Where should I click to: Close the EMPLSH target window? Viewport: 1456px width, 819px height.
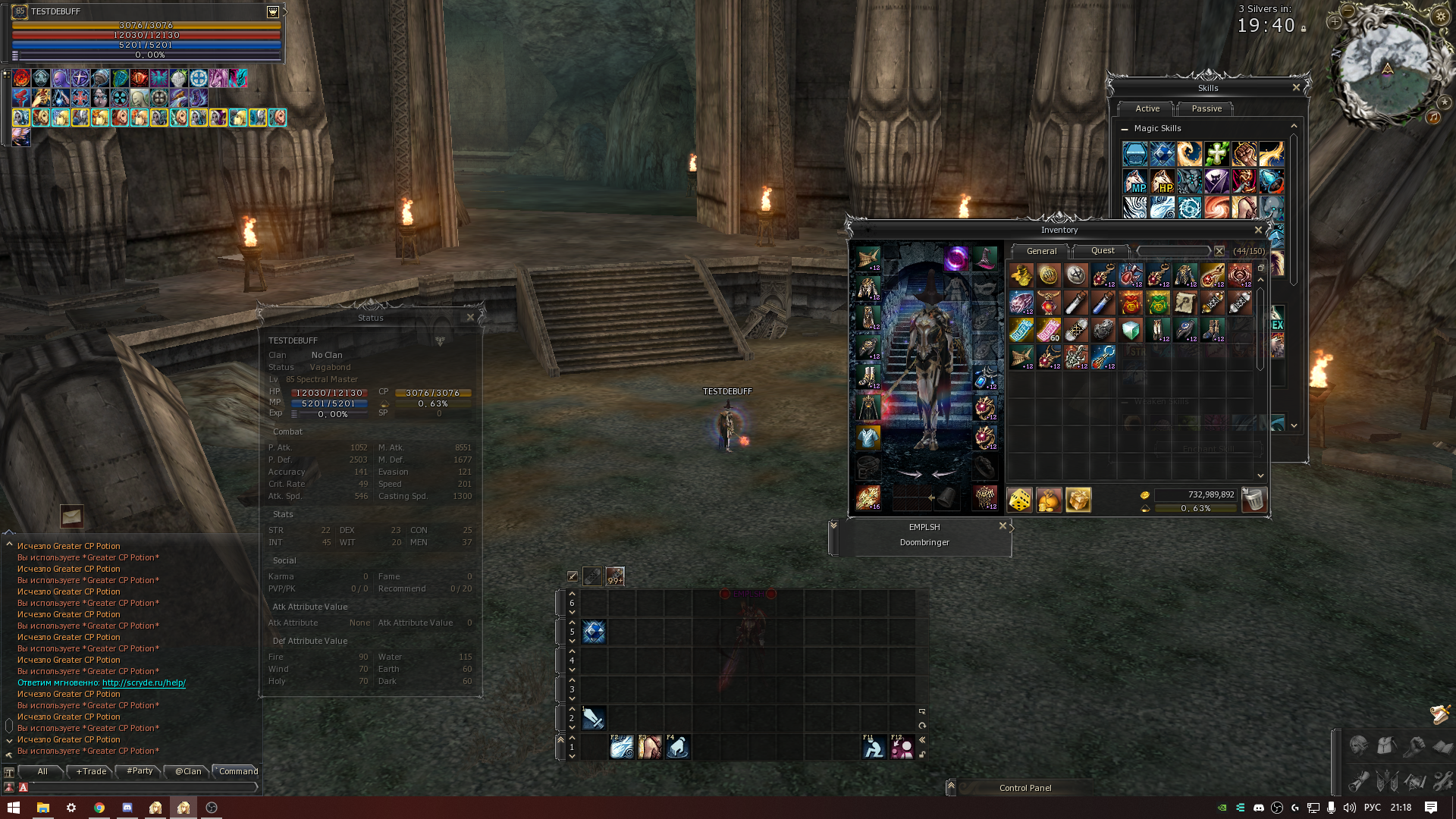pos(1003,526)
